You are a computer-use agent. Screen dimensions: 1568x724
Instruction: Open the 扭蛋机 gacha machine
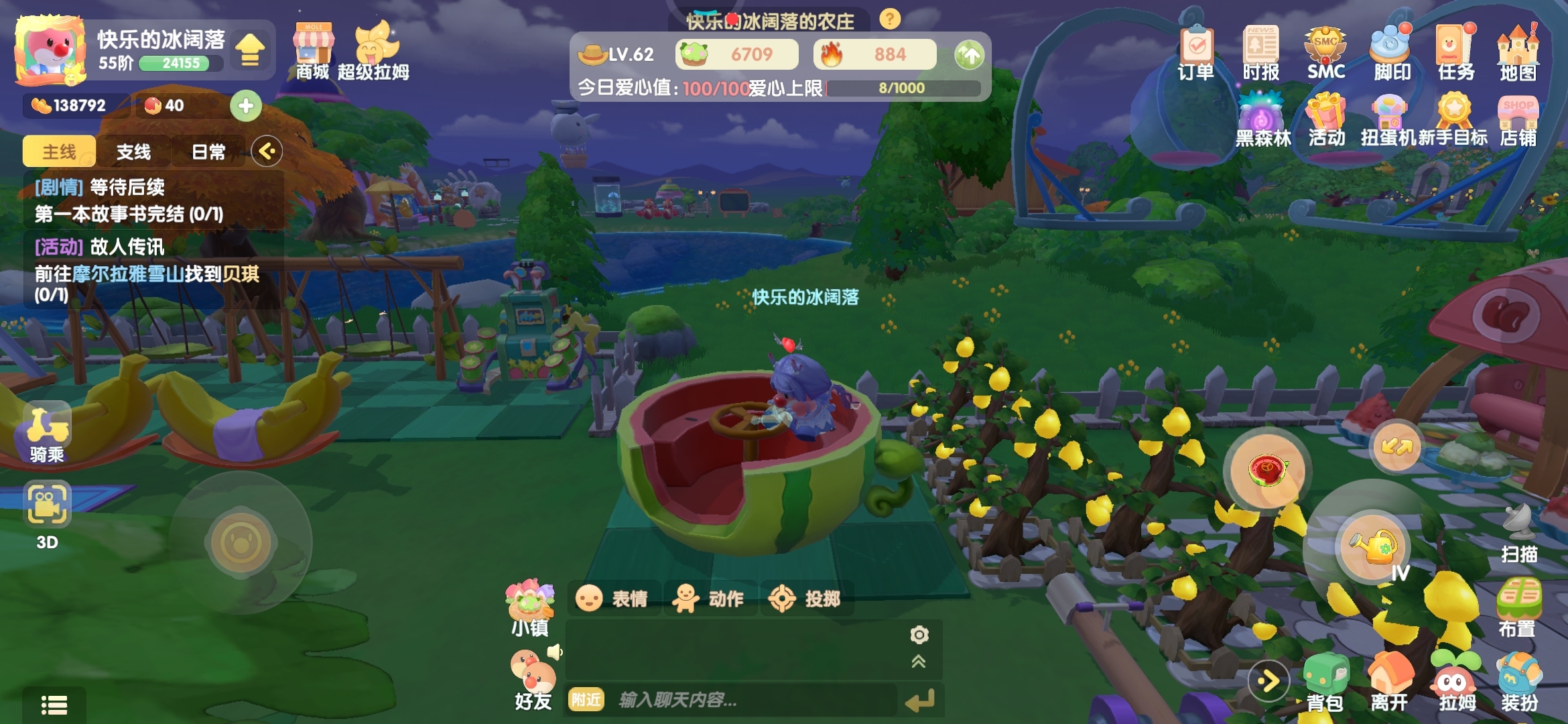[x=1389, y=121]
